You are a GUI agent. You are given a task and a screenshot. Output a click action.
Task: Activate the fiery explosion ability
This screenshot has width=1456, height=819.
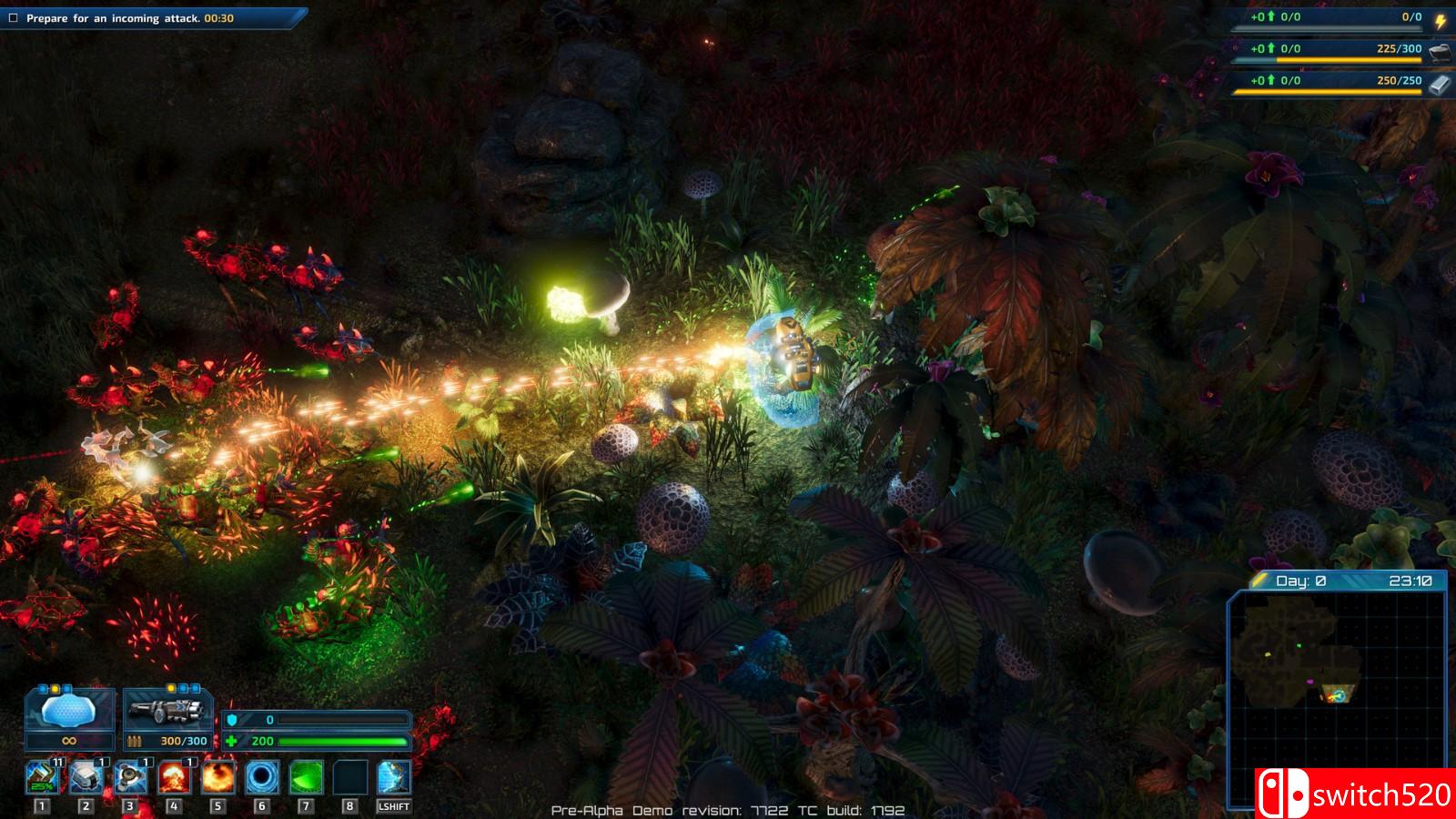click(x=217, y=778)
